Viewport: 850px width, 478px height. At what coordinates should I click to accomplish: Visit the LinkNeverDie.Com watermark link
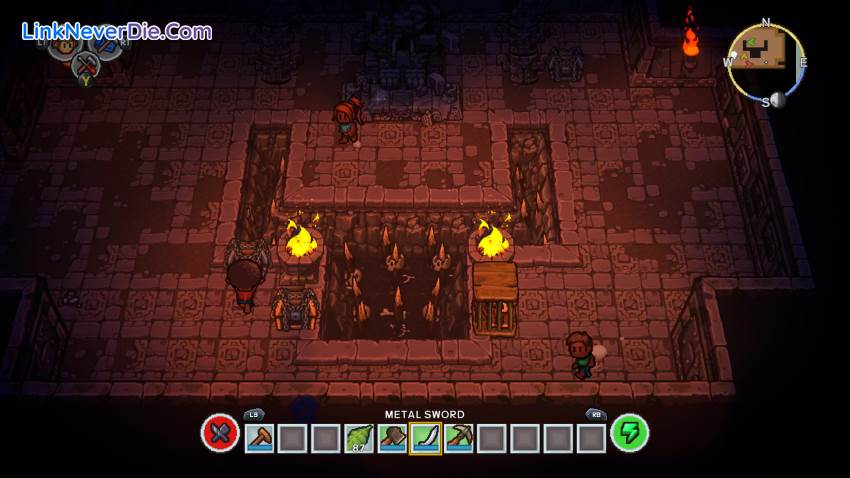point(117,31)
